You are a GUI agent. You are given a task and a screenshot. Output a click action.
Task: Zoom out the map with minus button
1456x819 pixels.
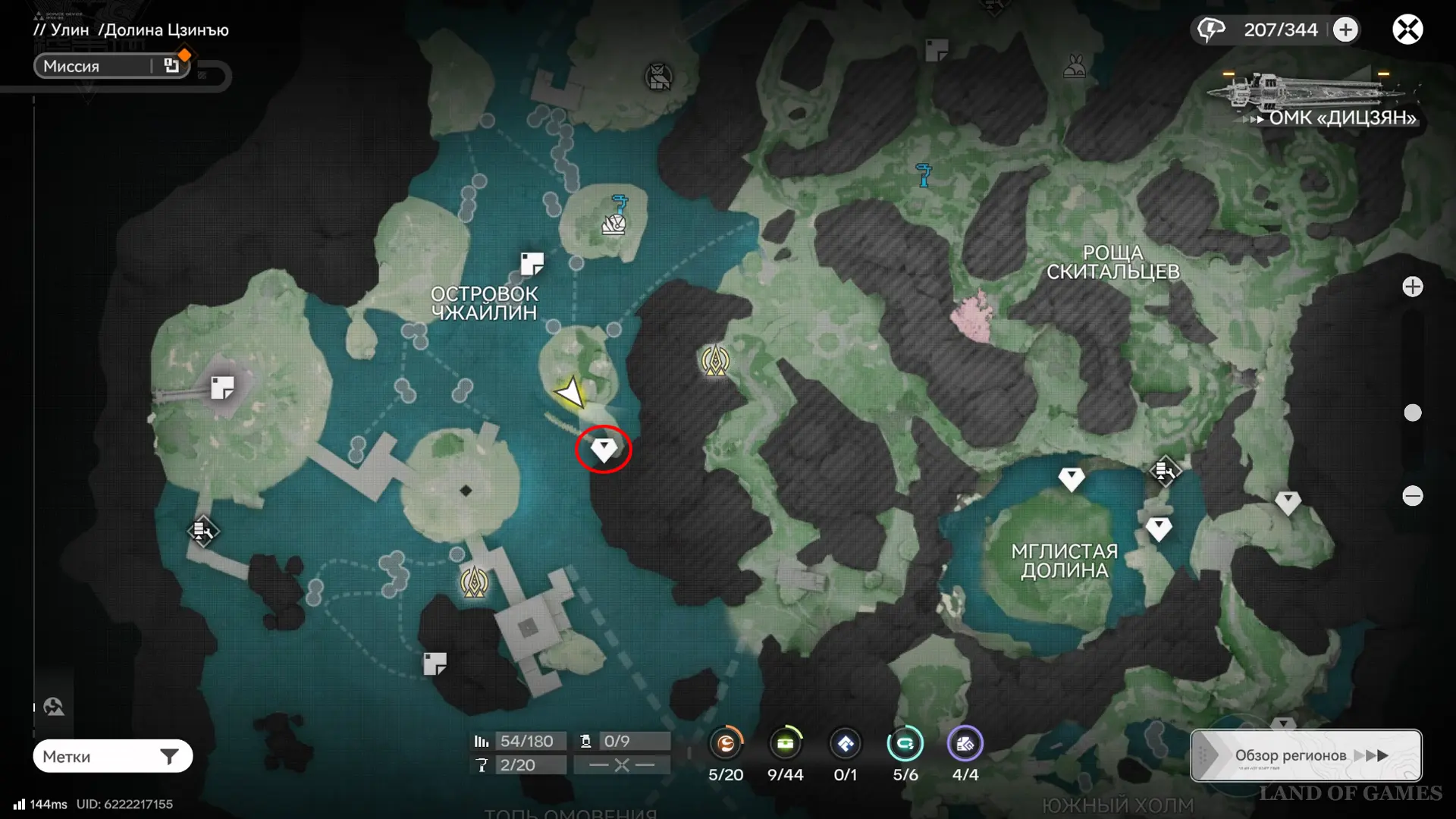tap(1412, 496)
